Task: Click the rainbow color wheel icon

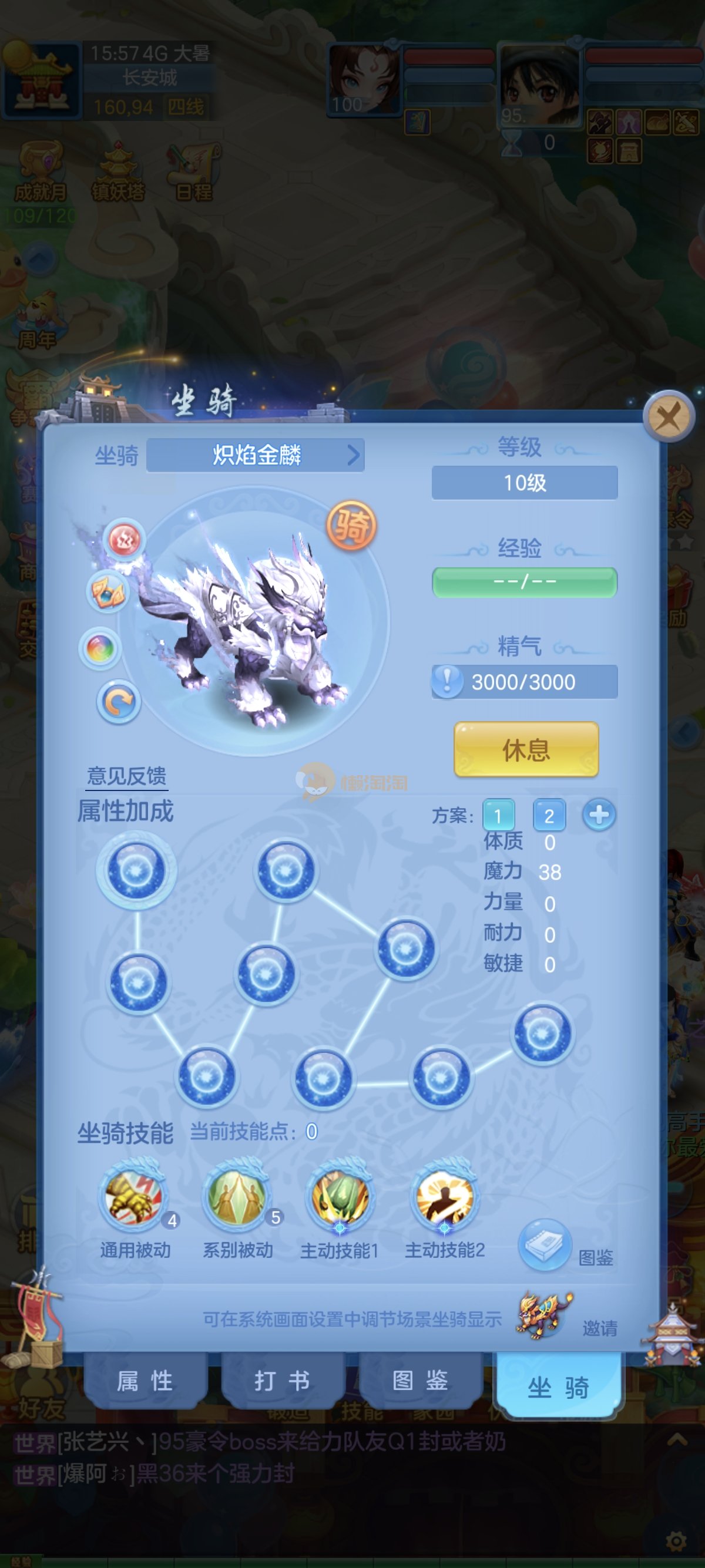Action: (100, 648)
